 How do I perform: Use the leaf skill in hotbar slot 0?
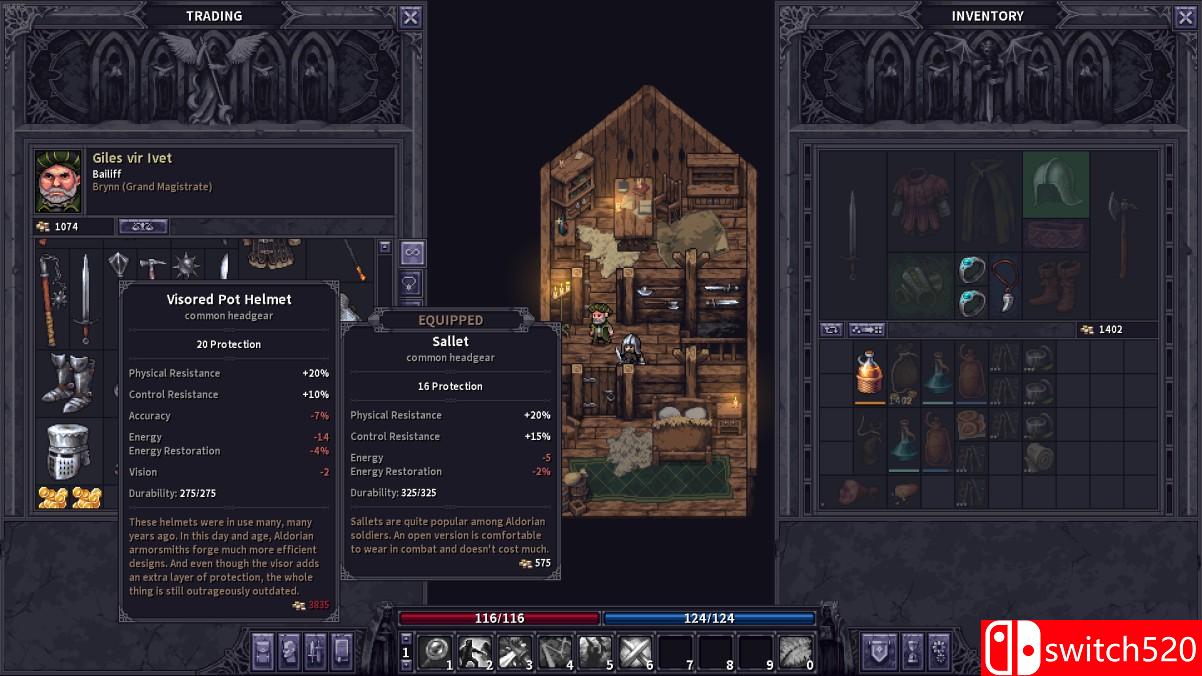click(x=796, y=652)
